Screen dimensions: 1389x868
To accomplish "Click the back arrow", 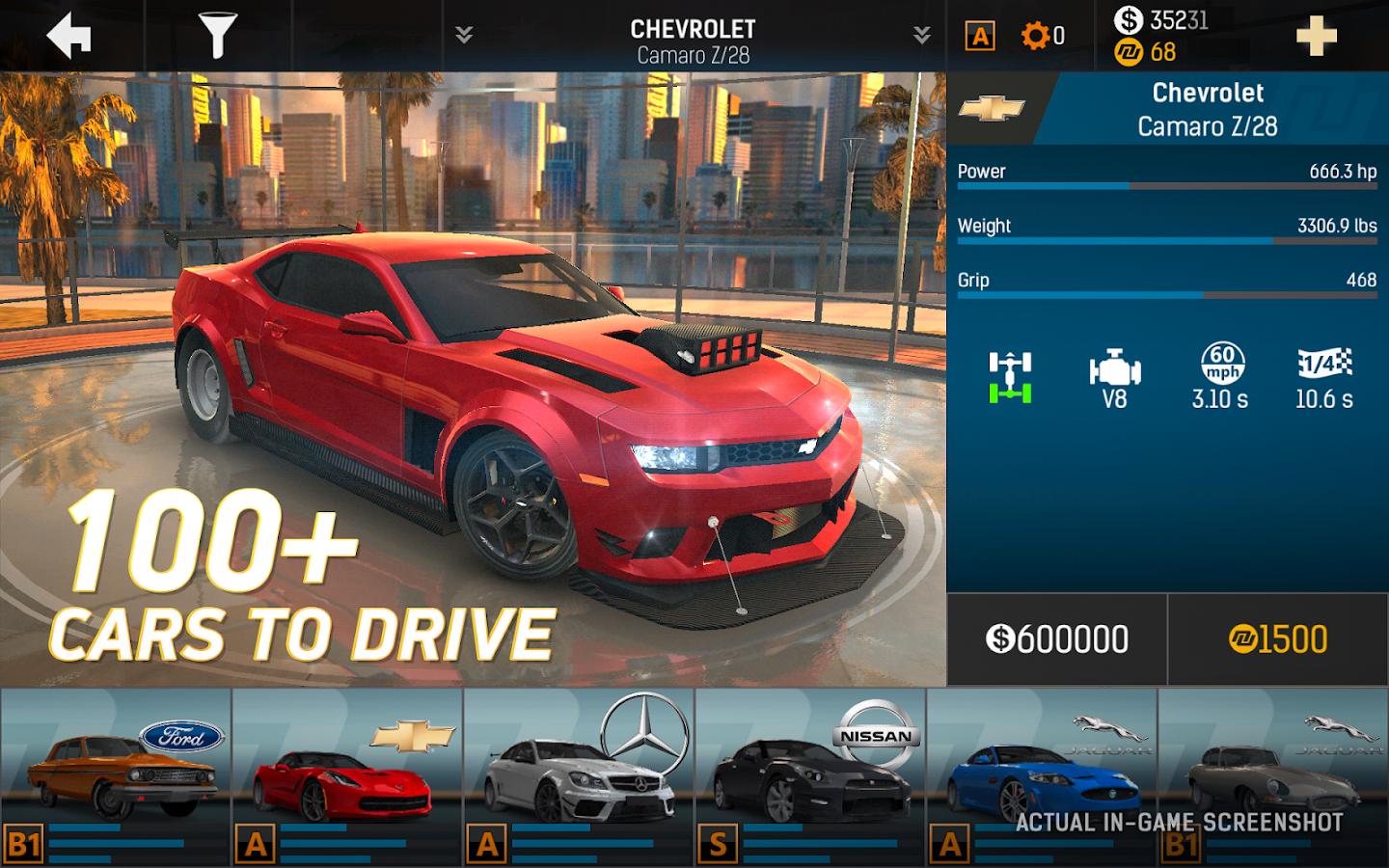I will (66, 36).
